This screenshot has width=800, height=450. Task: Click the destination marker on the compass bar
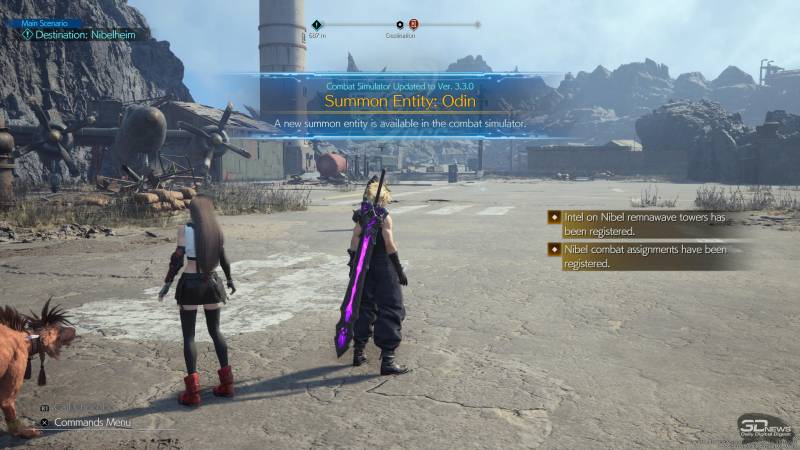(400, 24)
